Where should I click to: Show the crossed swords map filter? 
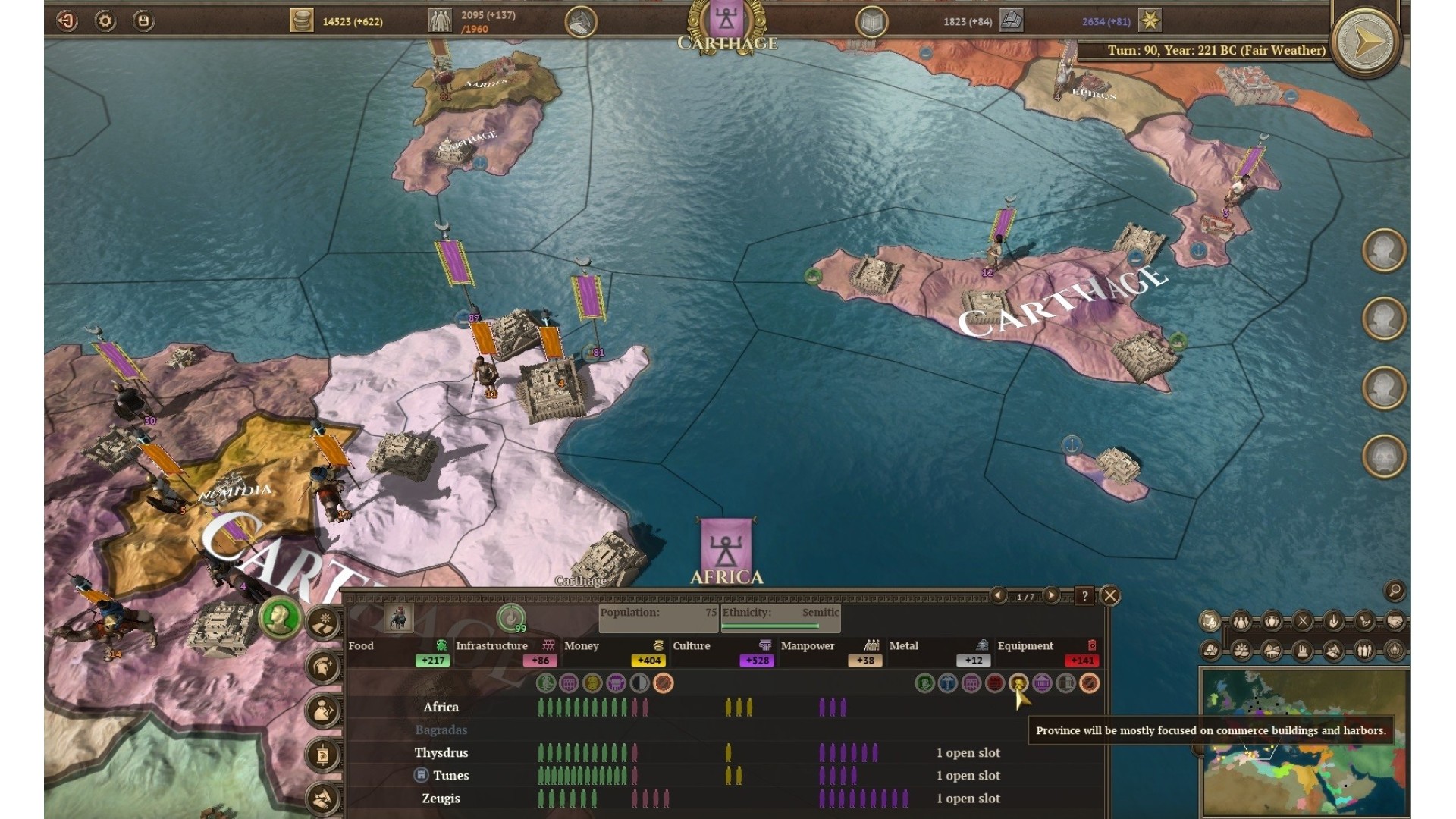(x=1303, y=623)
